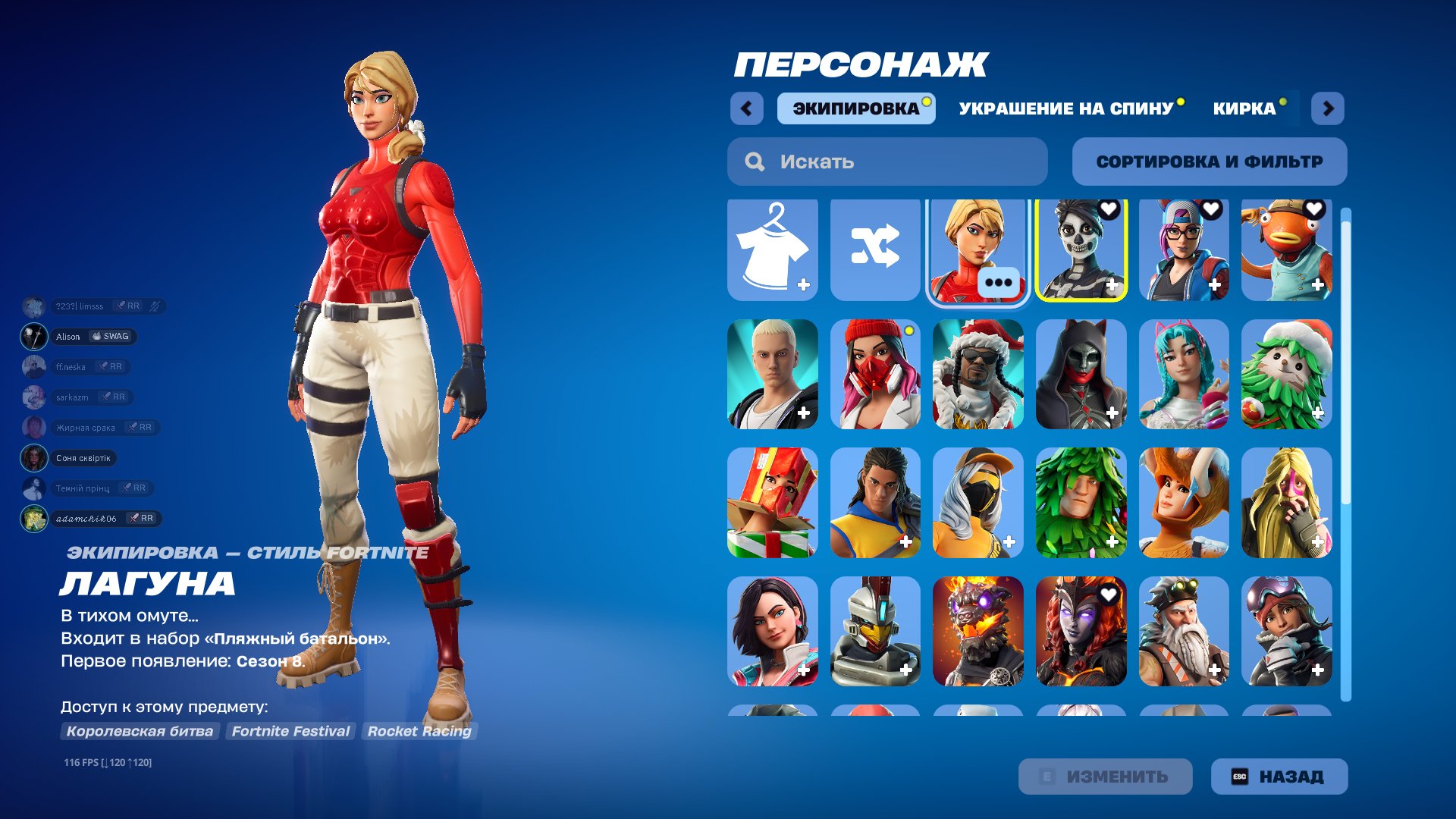Open Сортировка и фильтр options

(x=1209, y=162)
